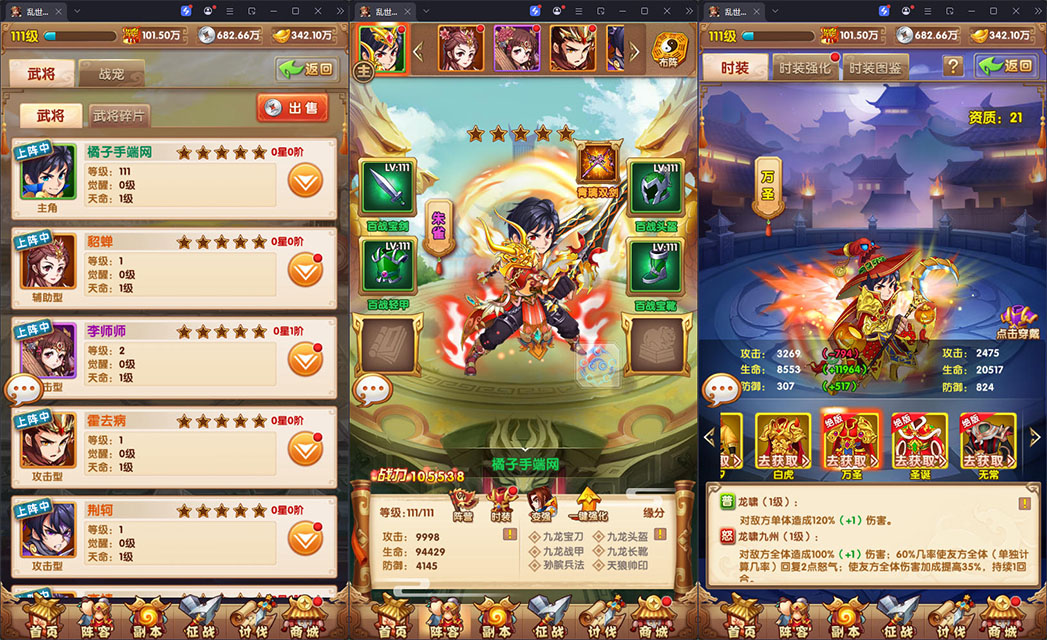
Task: Open the 变强 power-up button
Action: (x=540, y=503)
